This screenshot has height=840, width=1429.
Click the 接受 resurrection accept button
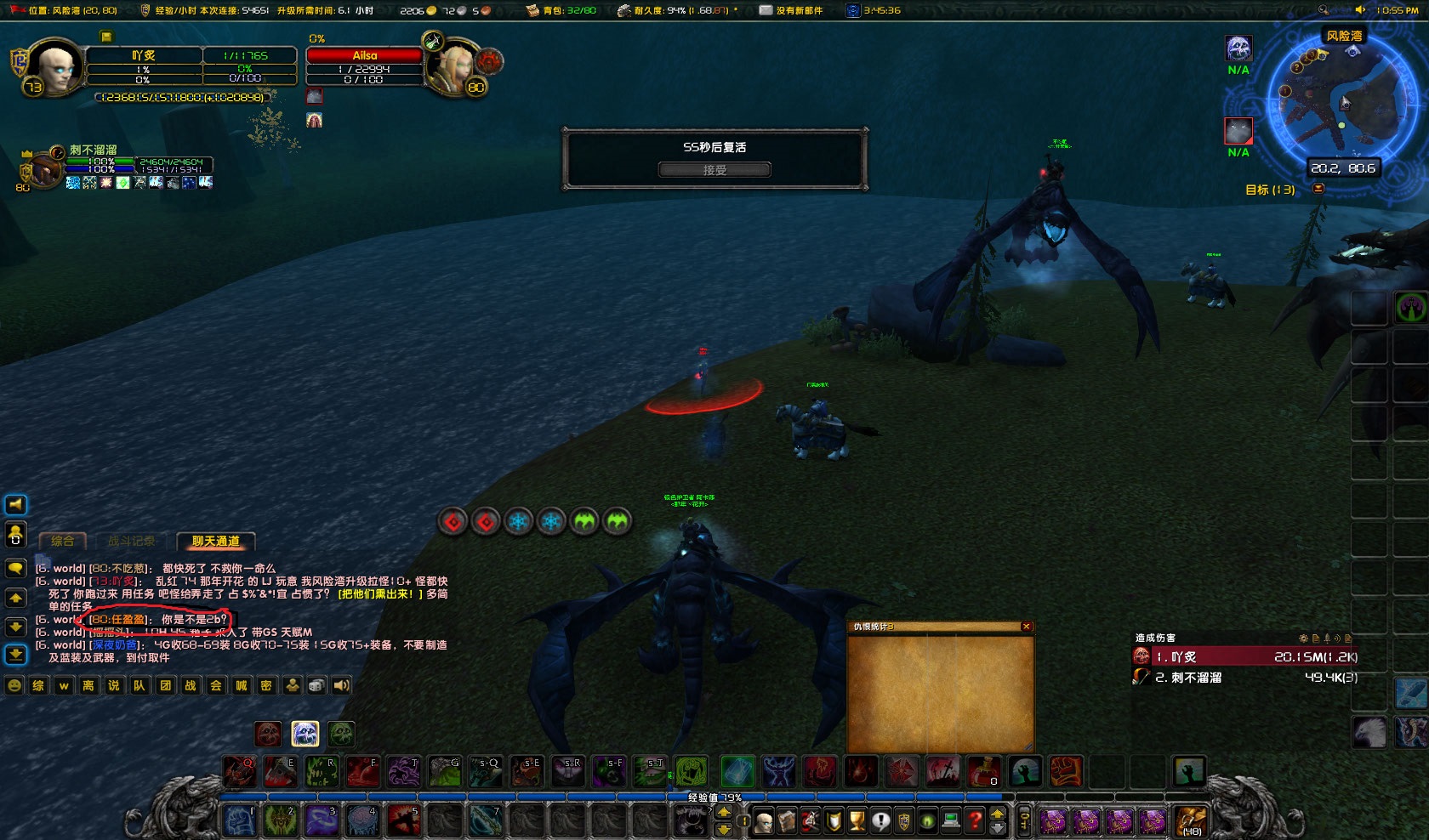pyautogui.click(x=714, y=169)
